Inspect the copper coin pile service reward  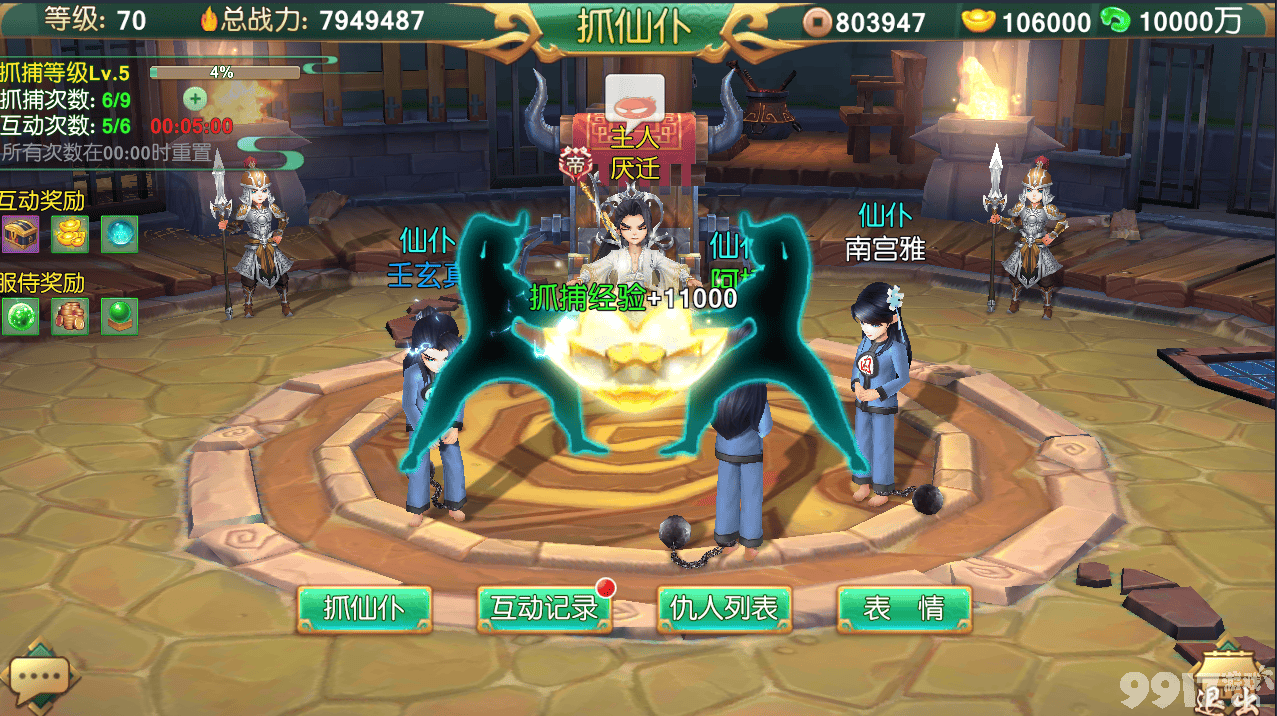pyautogui.click(x=70, y=316)
